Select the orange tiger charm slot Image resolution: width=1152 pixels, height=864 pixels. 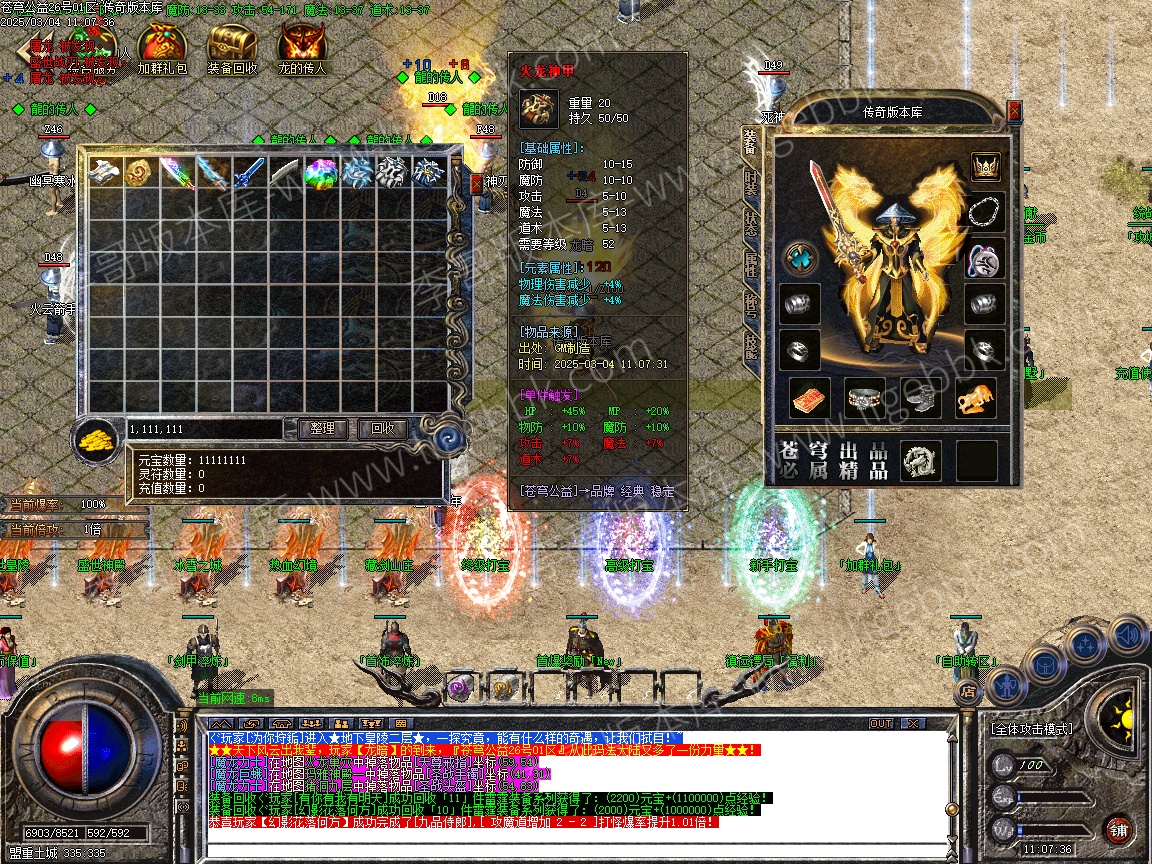coord(975,399)
